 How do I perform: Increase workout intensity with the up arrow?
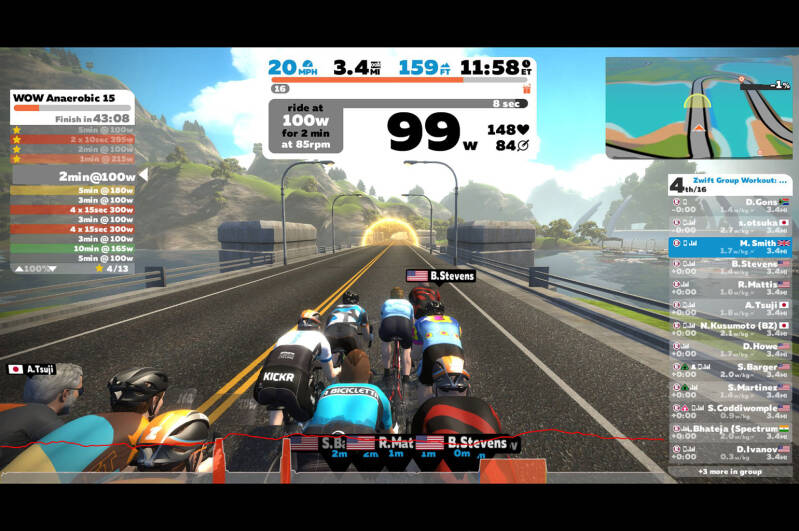pos(18,268)
